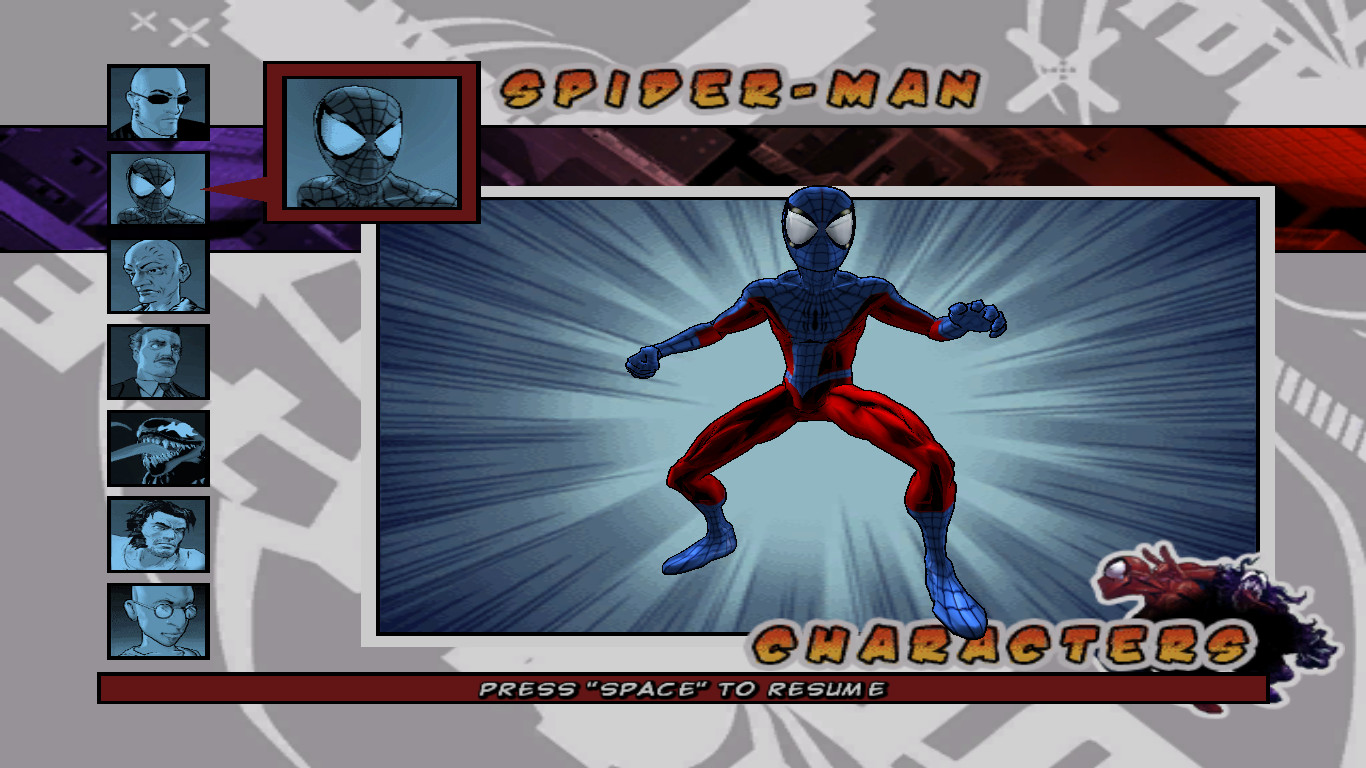Click the enlarged Spider-Man preview image
Screen dimensions: 1366x768
(371, 142)
